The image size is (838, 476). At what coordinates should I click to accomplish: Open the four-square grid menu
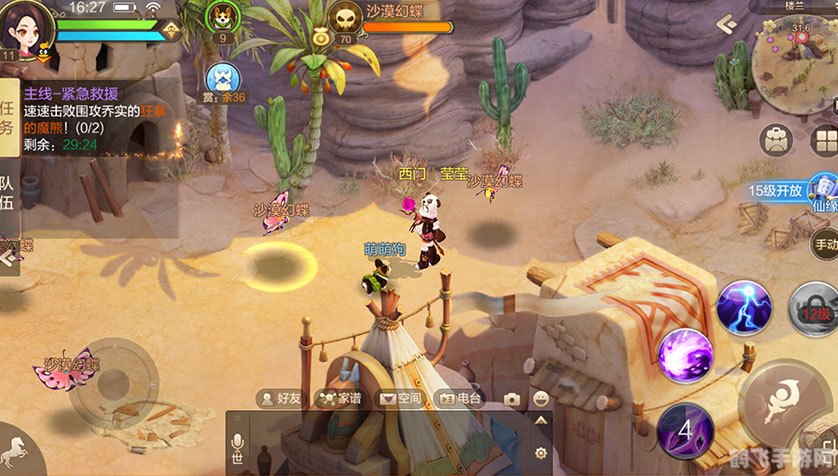pyautogui.click(x=825, y=140)
